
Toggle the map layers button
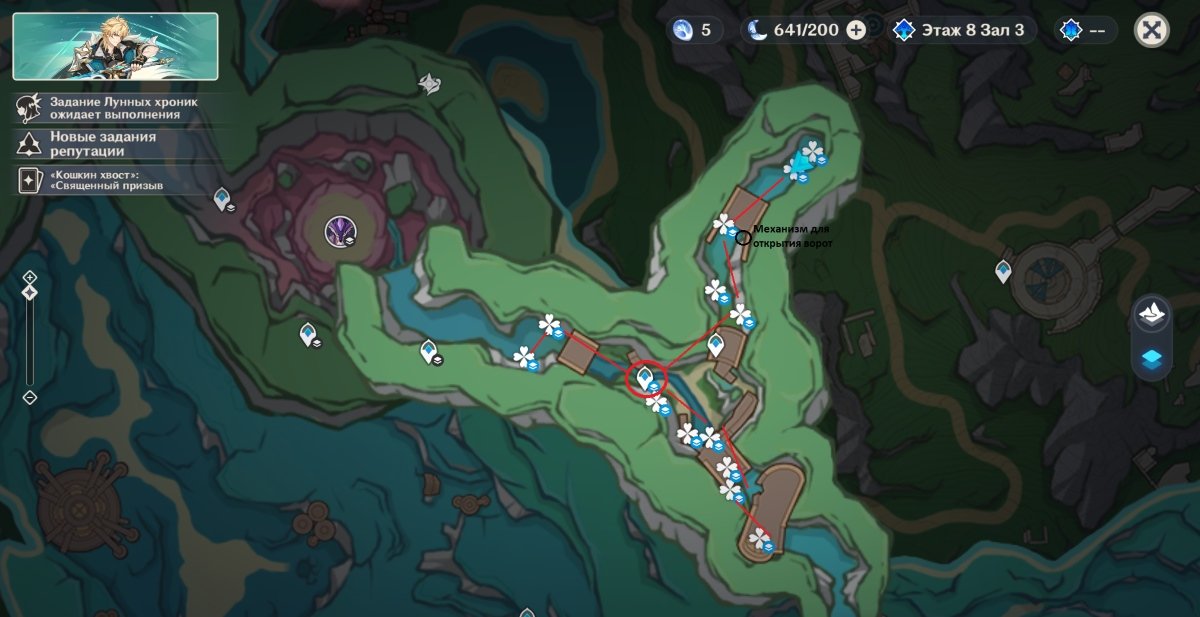(x=1152, y=359)
